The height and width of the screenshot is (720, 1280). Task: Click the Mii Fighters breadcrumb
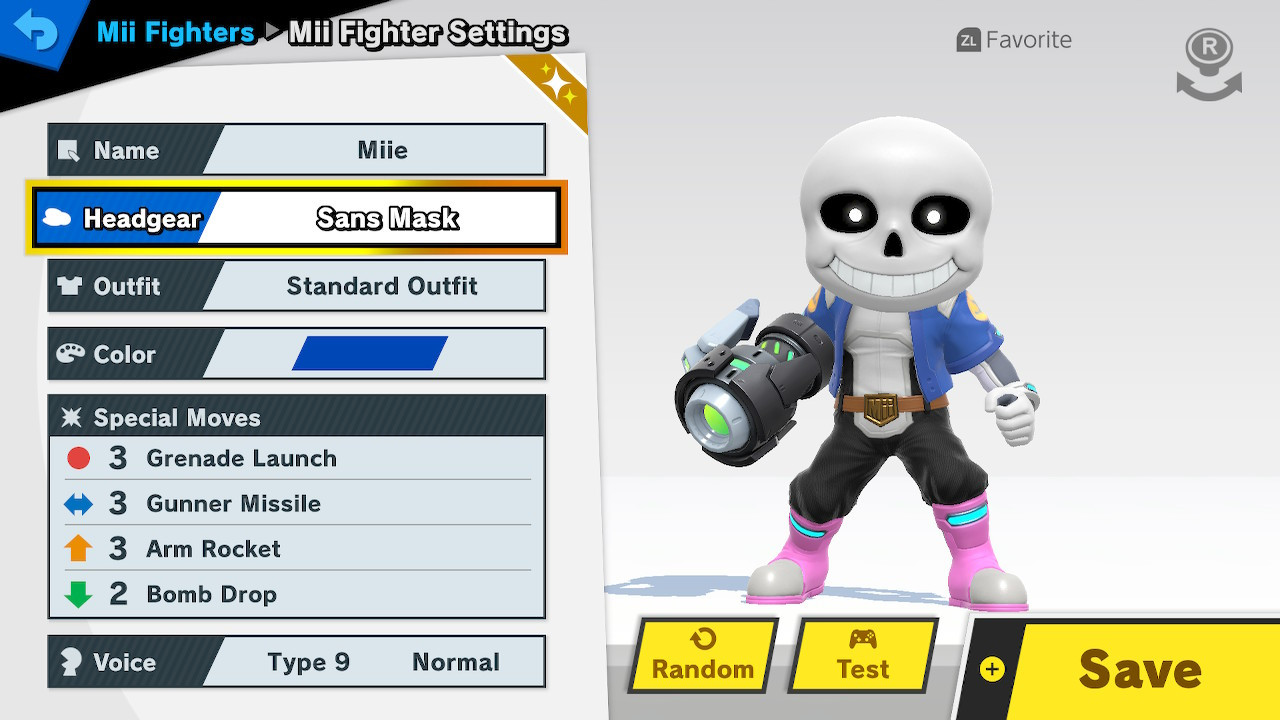[x=175, y=33]
